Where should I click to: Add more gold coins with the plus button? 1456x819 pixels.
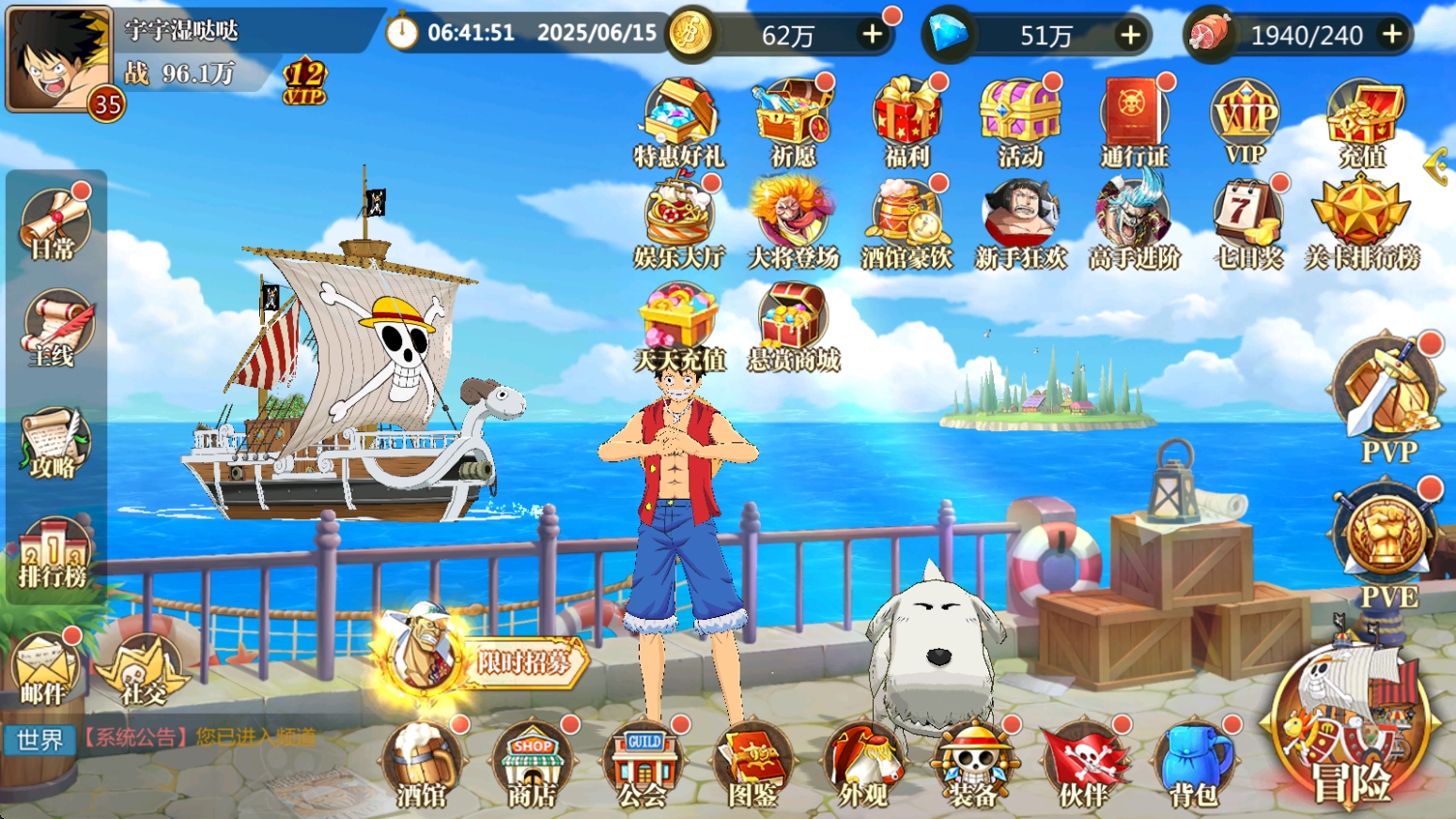(x=873, y=35)
